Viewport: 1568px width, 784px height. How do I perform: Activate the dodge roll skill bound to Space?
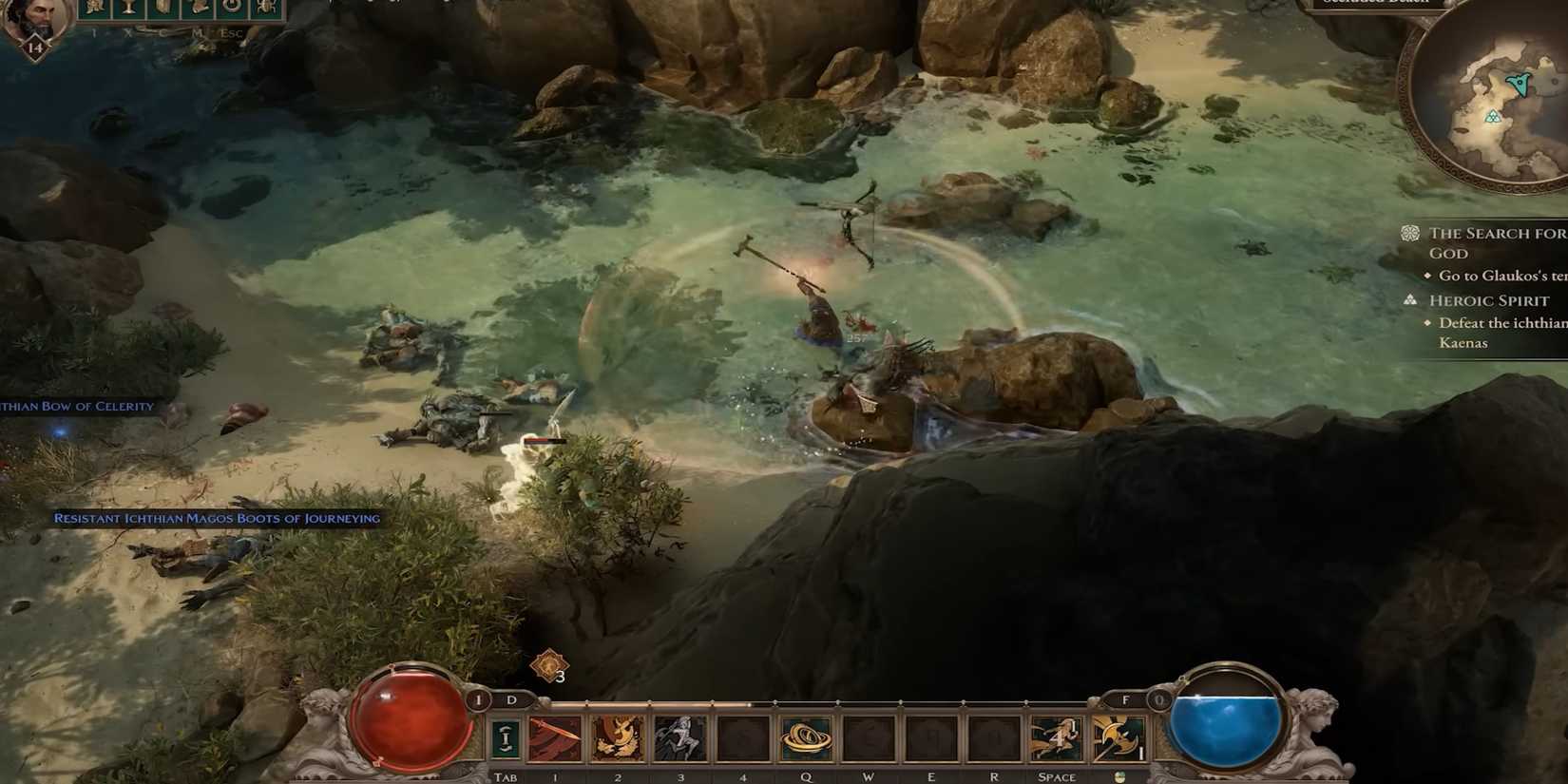[x=1056, y=737]
